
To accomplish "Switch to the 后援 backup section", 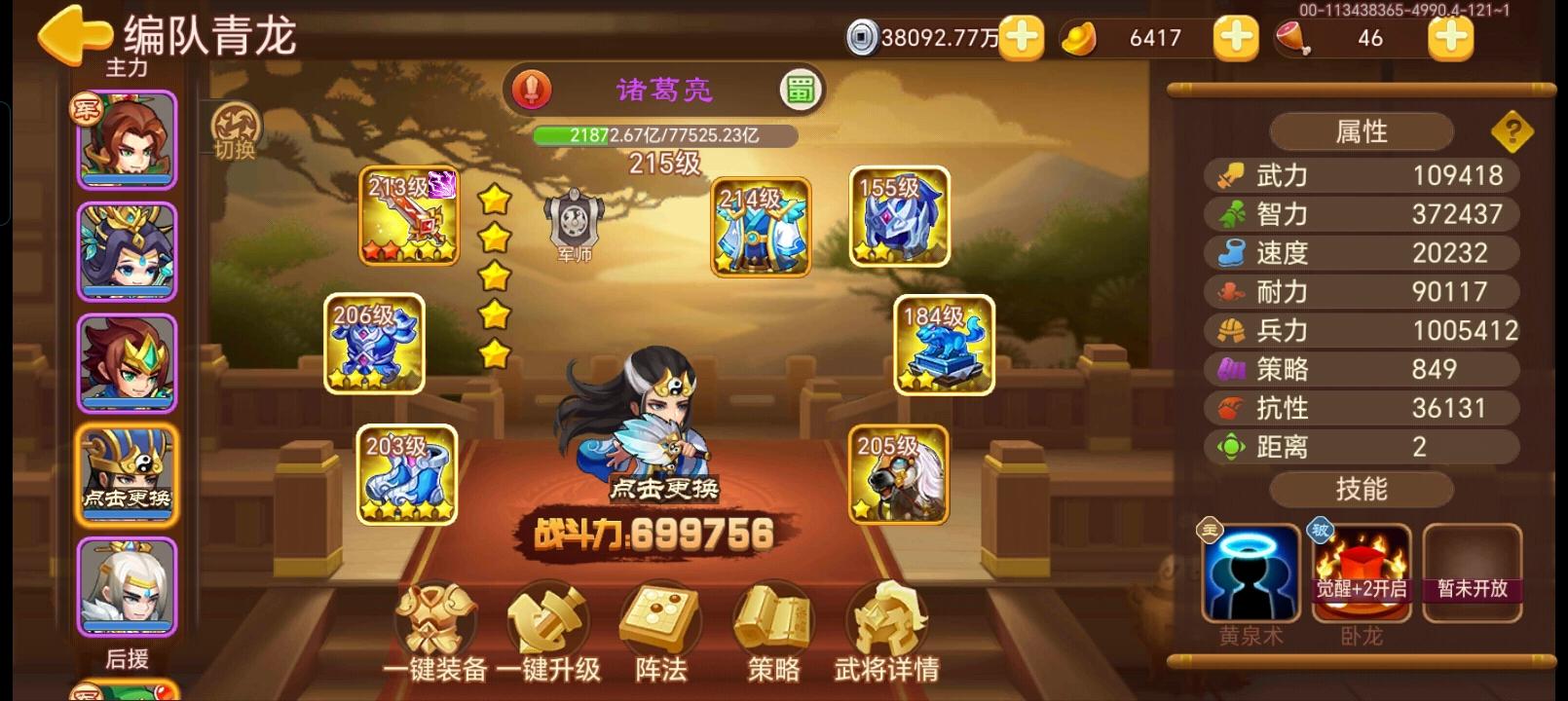I will [x=127, y=660].
